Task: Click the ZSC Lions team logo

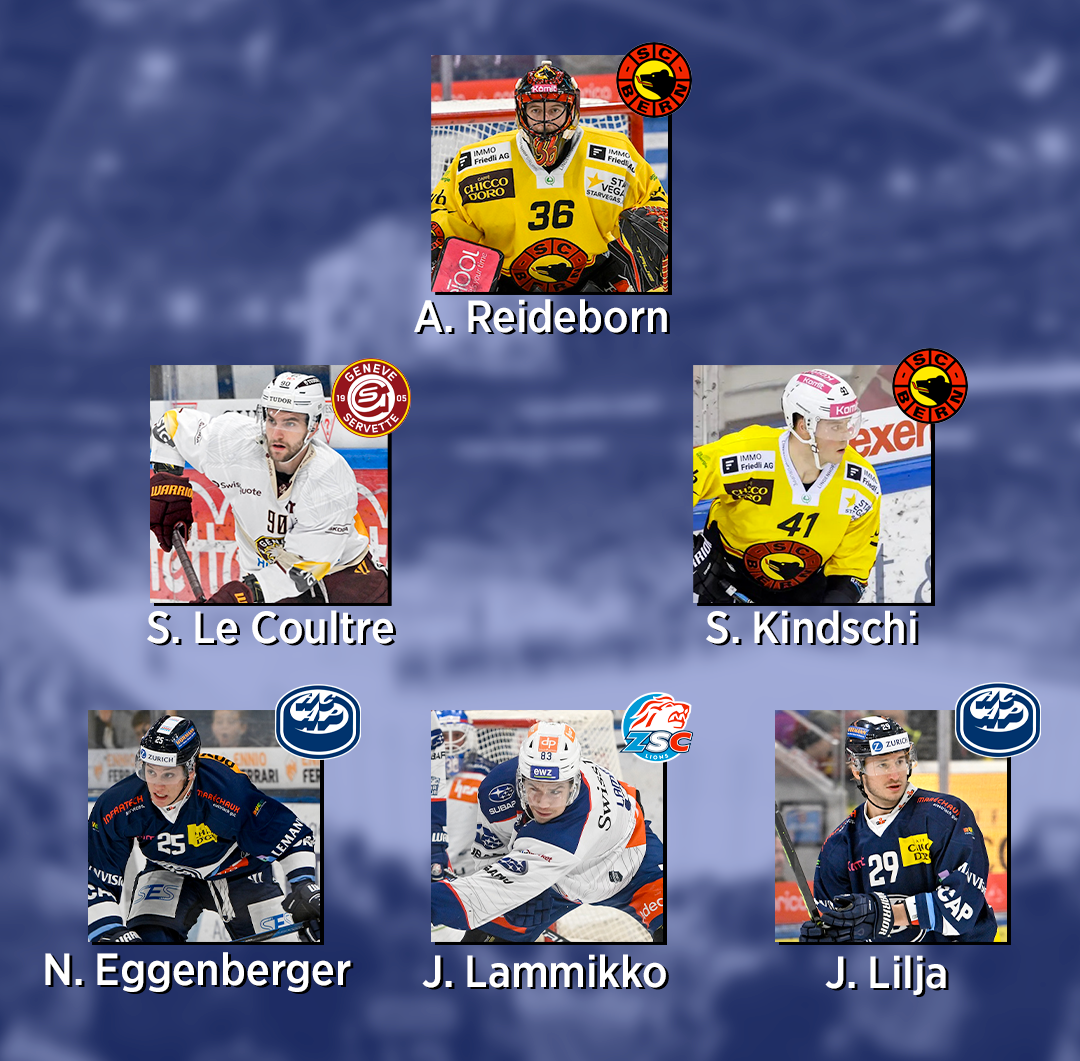Action: click(x=656, y=726)
